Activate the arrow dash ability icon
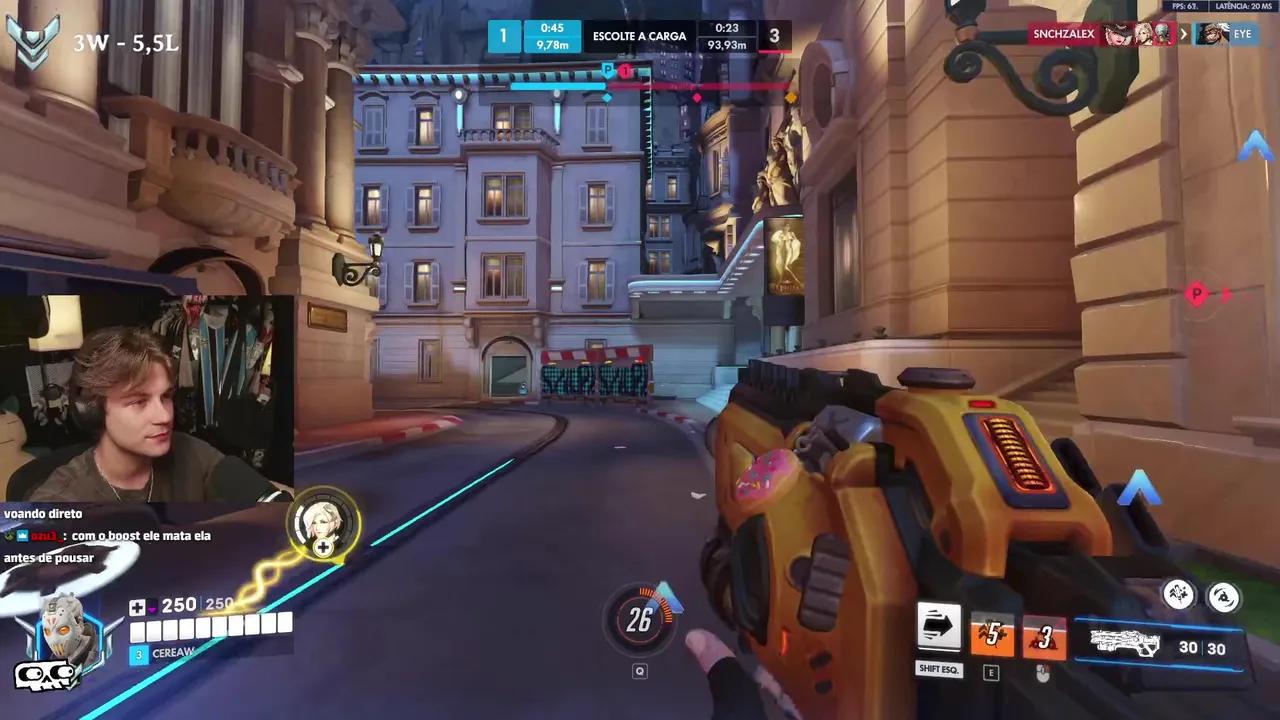Viewport: 1280px width, 720px height. pos(938,628)
